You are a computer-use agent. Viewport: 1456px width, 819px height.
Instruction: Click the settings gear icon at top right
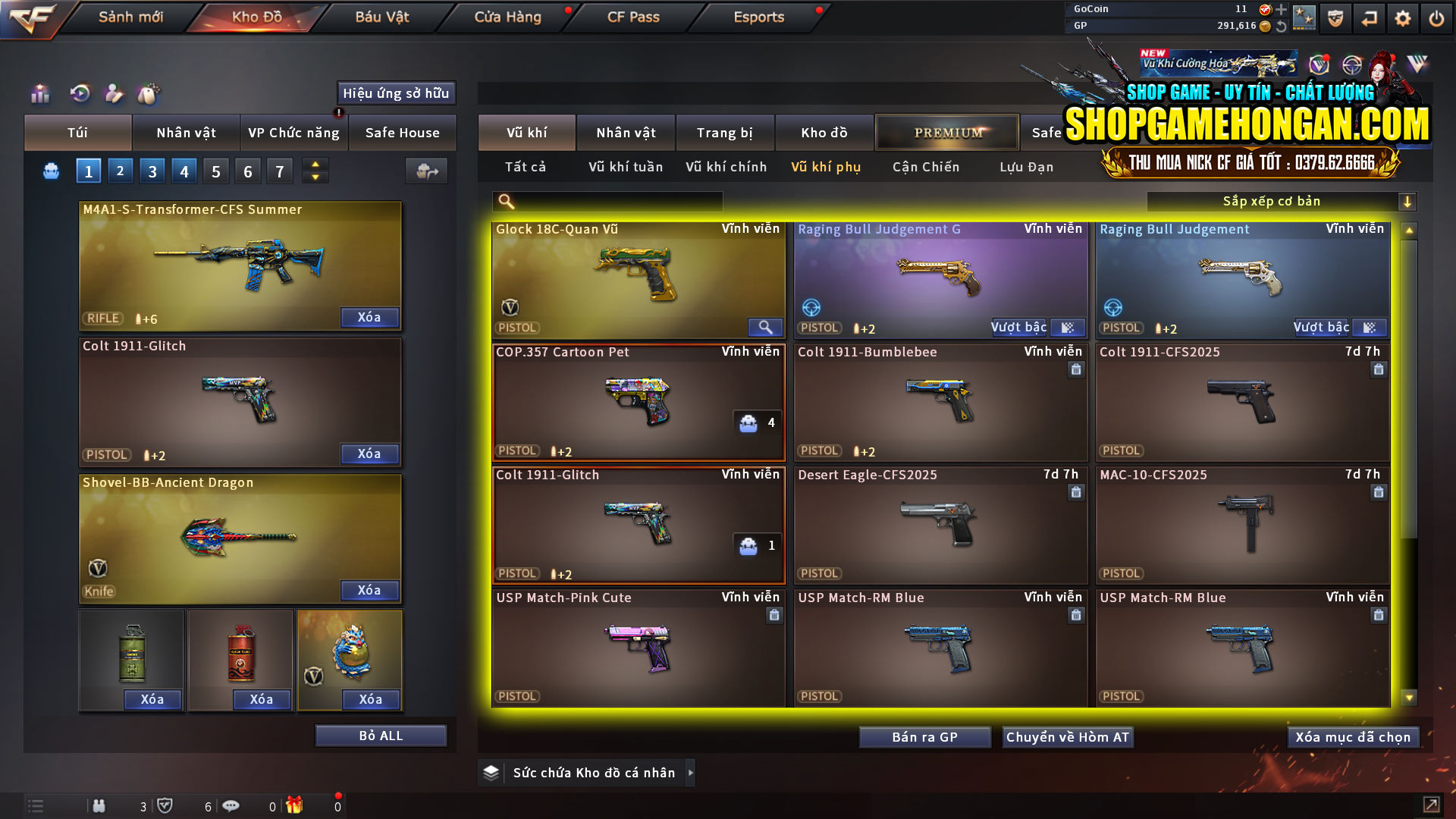[1402, 17]
